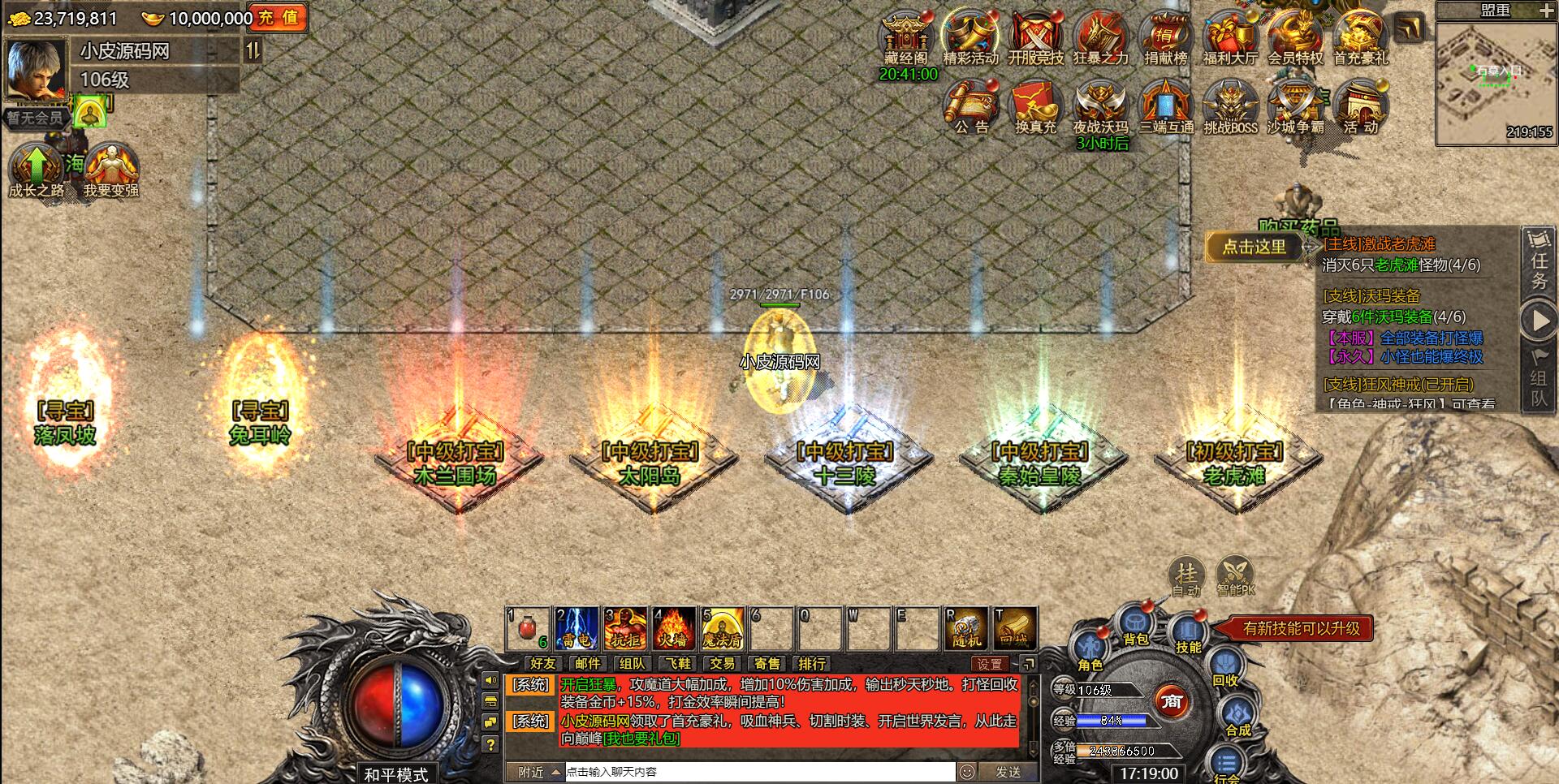Open the 沙城争霸 siege icon

tap(1295, 107)
